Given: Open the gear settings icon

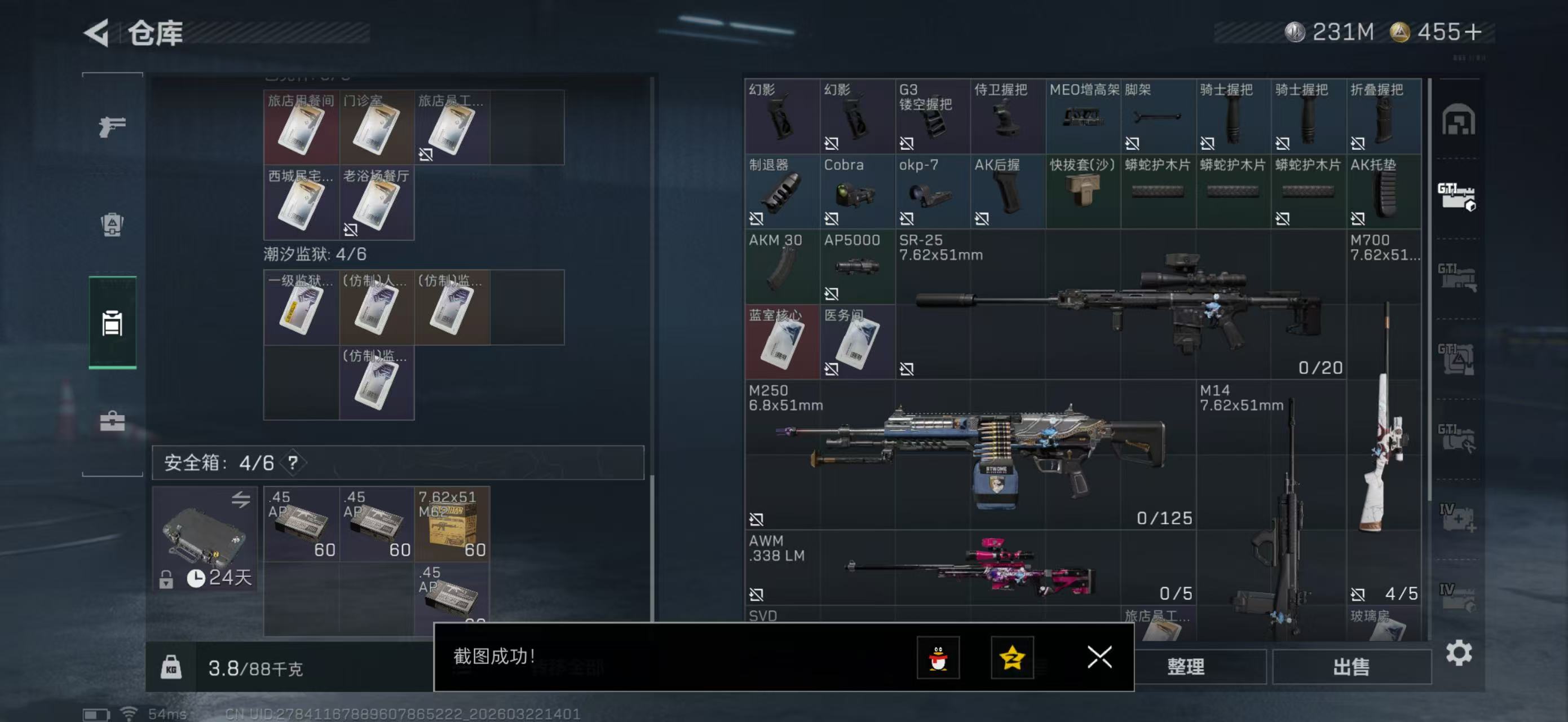Looking at the screenshot, I should coord(1459,653).
